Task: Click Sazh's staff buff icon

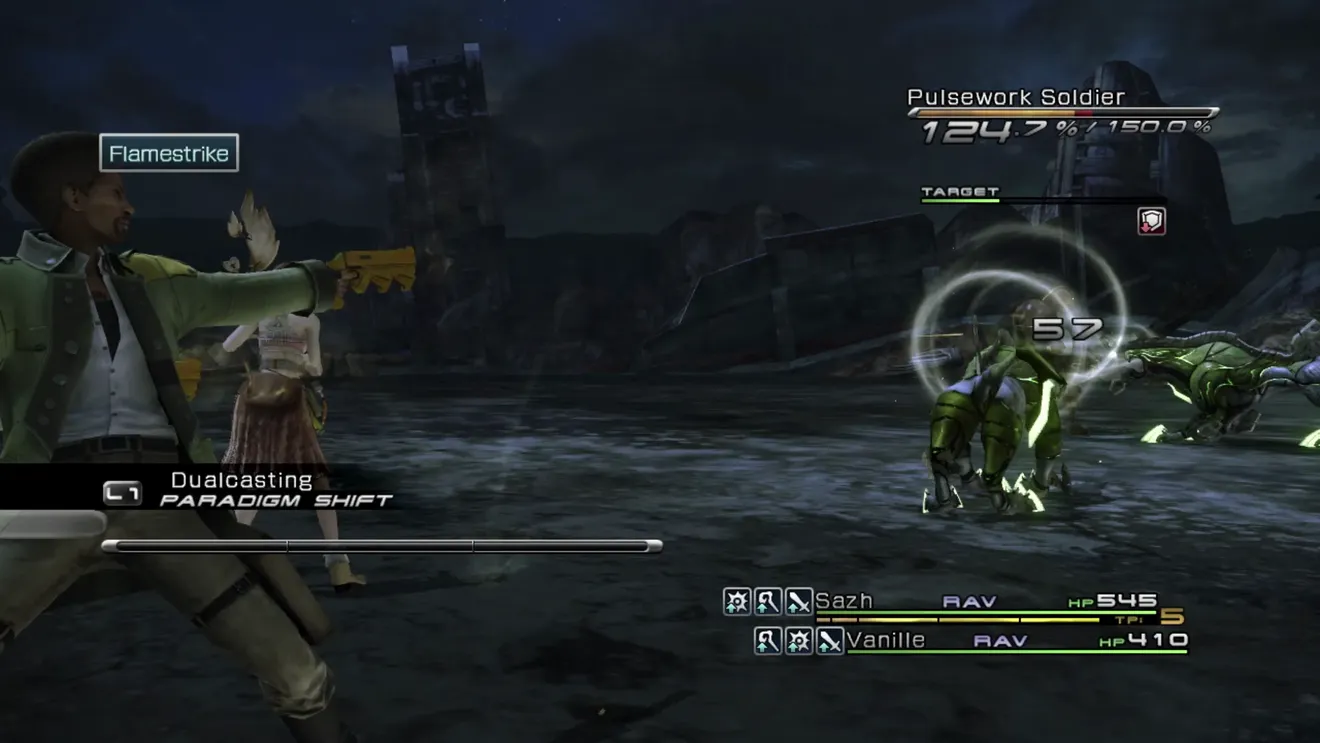Action: point(767,601)
